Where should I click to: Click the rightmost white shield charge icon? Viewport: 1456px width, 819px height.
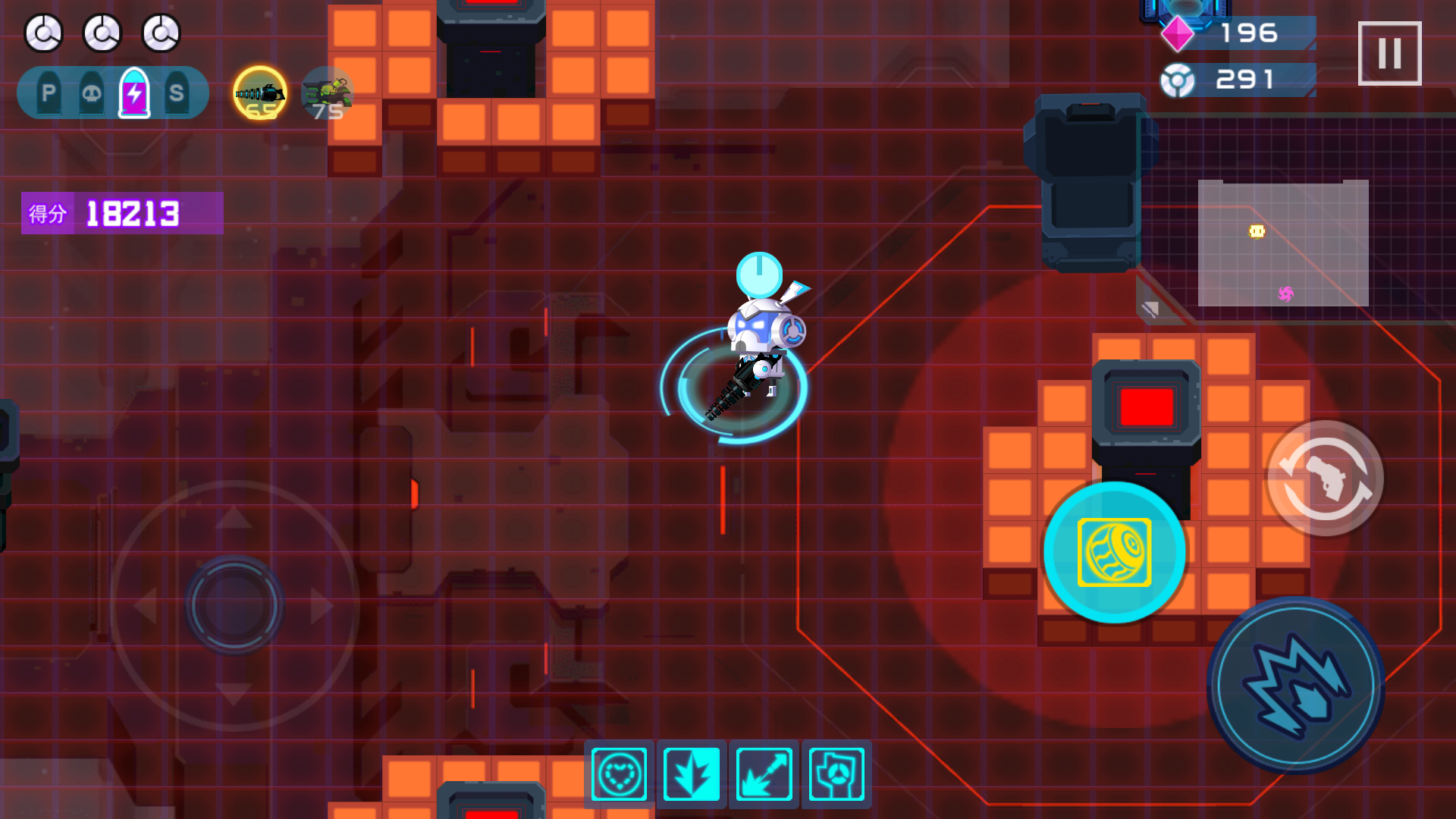pos(160,33)
